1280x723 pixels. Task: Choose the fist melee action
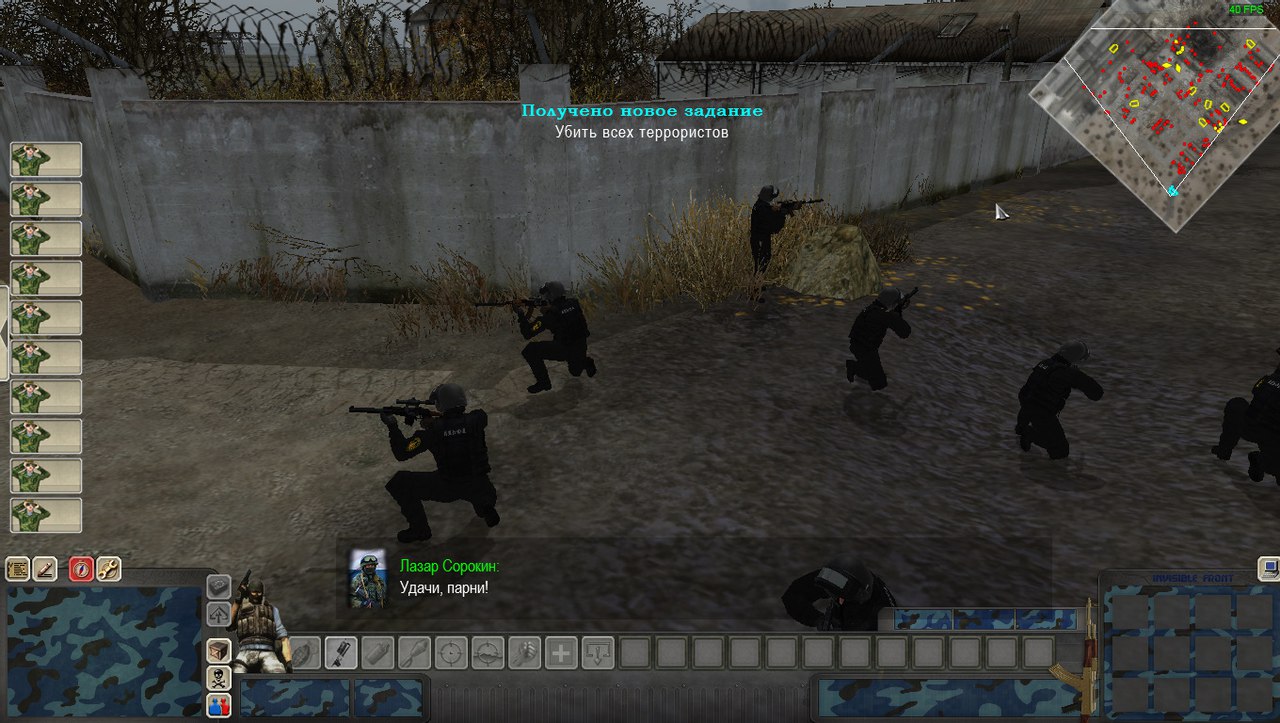coord(524,653)
